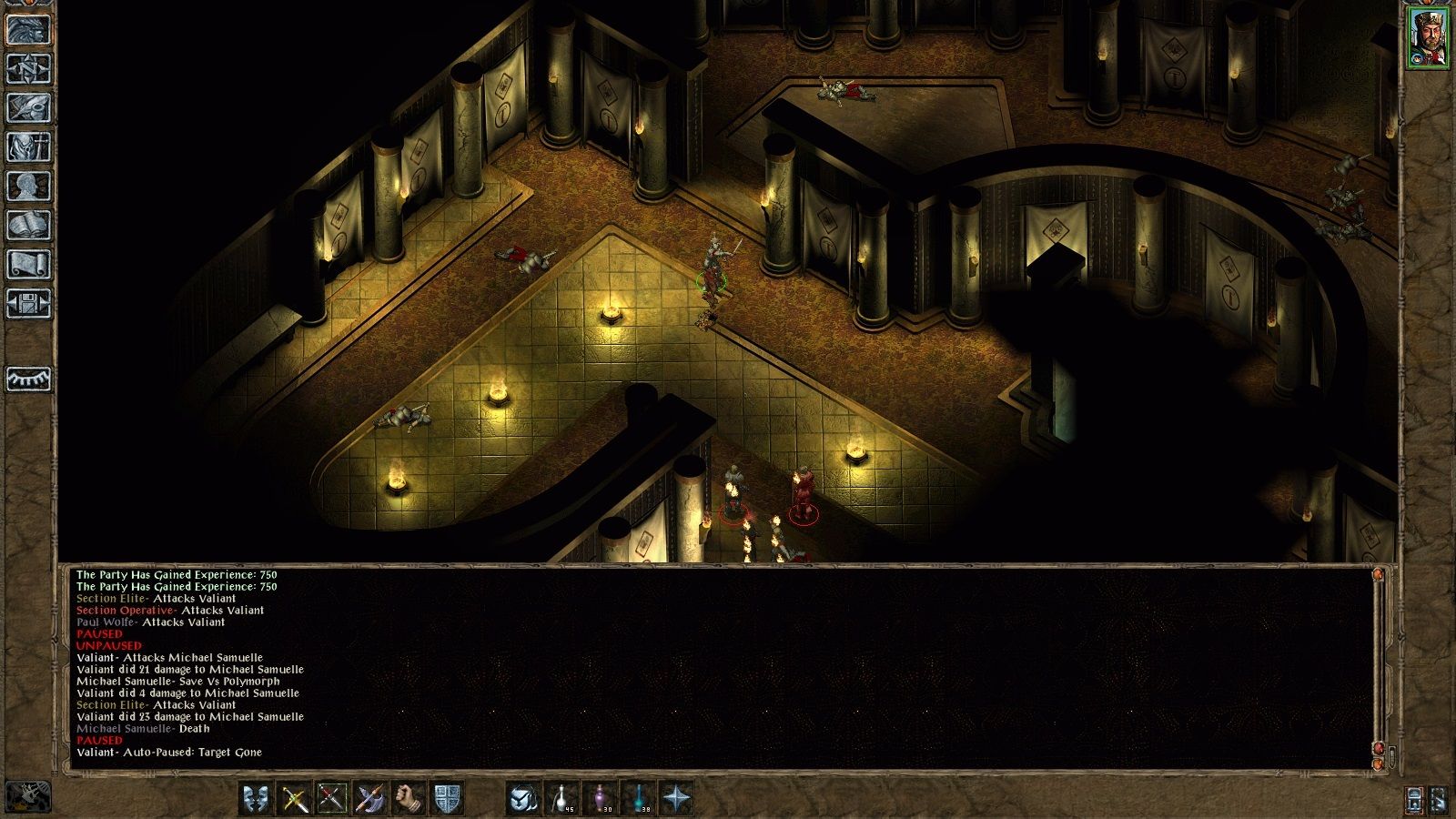Open the area map compass button
The height and width of the screenshot is (819, 1456).
pos(28,68)
